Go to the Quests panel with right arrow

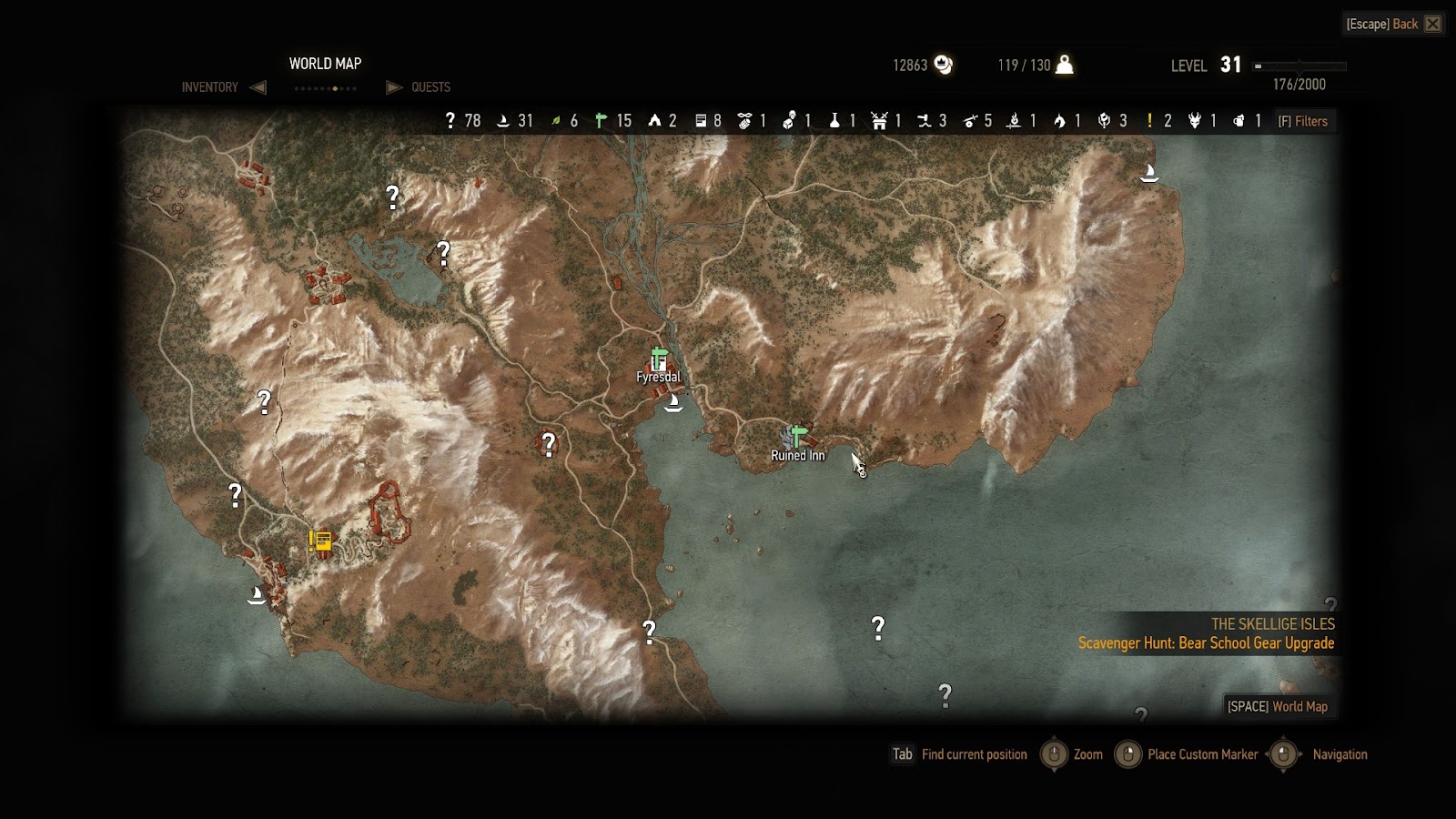[394, 87]
